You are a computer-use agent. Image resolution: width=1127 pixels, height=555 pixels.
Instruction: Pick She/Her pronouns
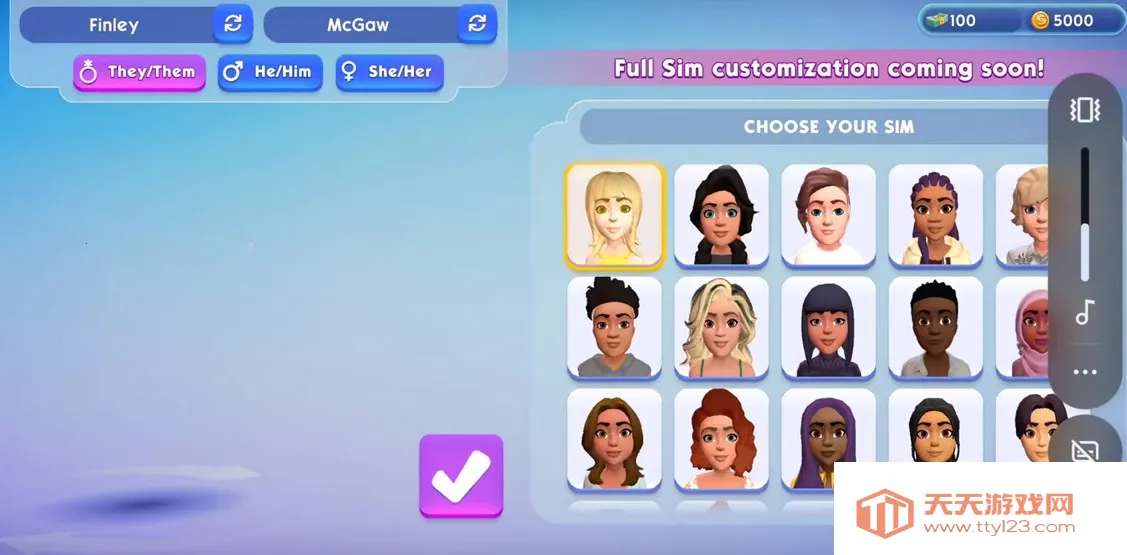pyautogui.click(x=389, y=72)
